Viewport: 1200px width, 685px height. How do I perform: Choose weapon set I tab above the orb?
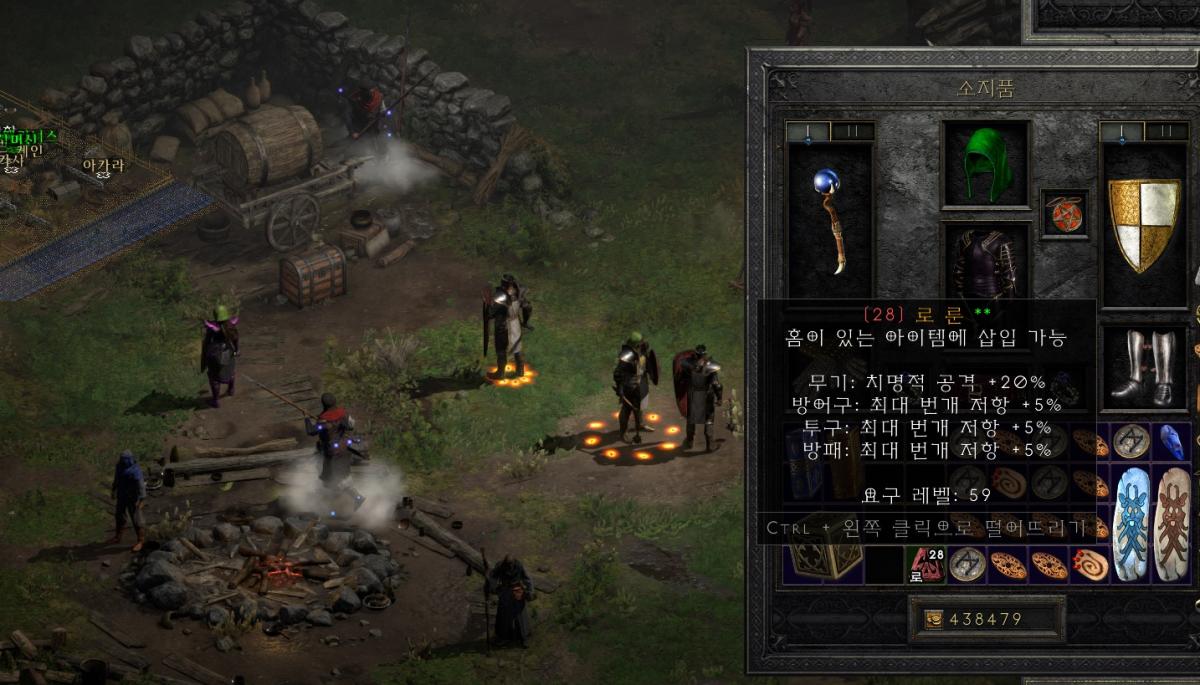pyautogui.click(x=808, y=131)
